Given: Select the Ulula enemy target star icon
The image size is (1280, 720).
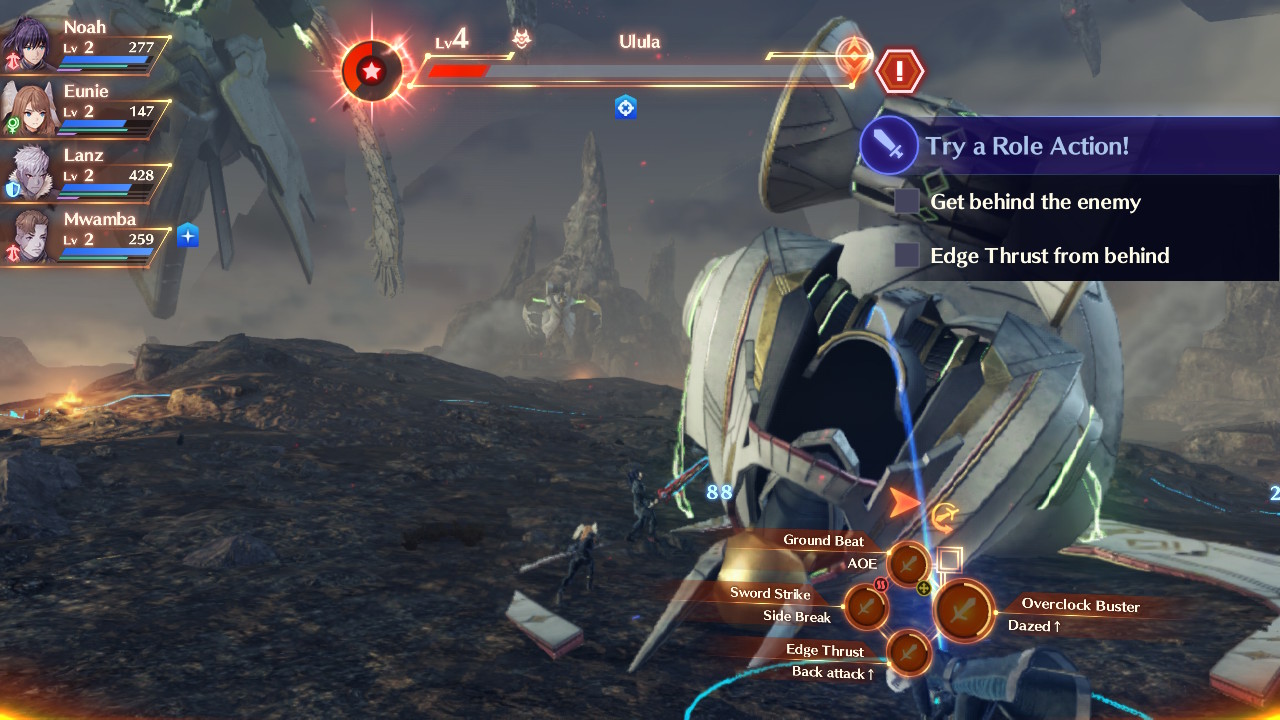Looking at the screenshot, I should [x=372, y=71].
